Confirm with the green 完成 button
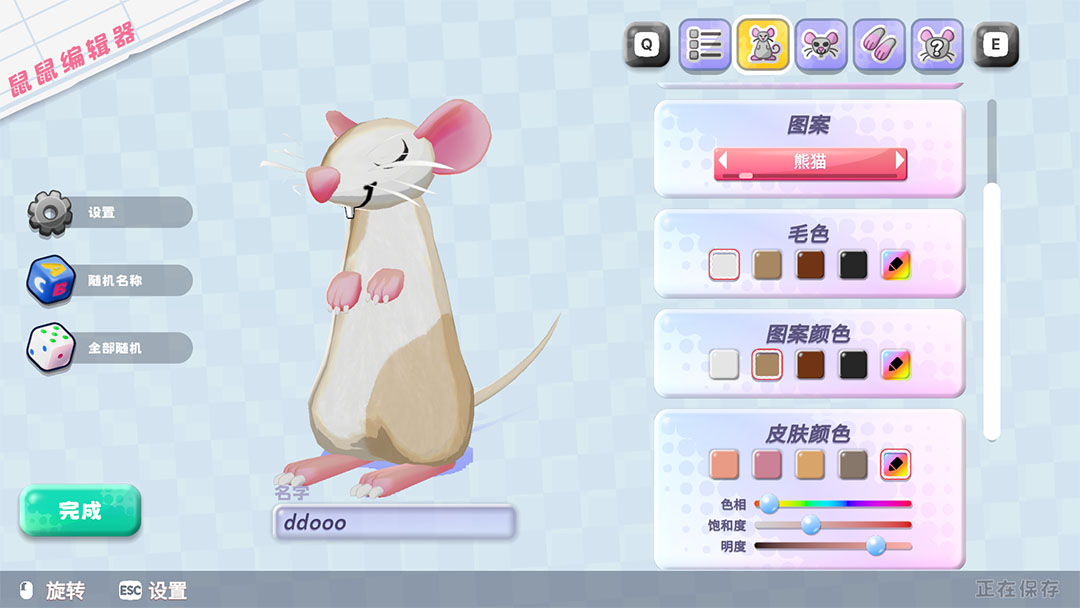 tap(80, 510)
